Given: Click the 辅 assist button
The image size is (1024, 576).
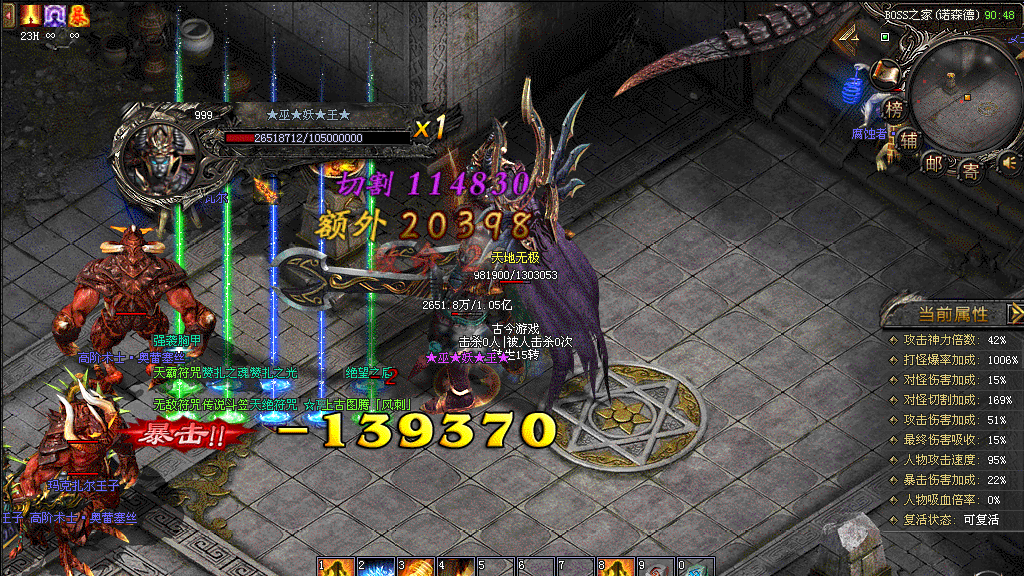Looking at the screenshot, I should (x=908, y=140).
